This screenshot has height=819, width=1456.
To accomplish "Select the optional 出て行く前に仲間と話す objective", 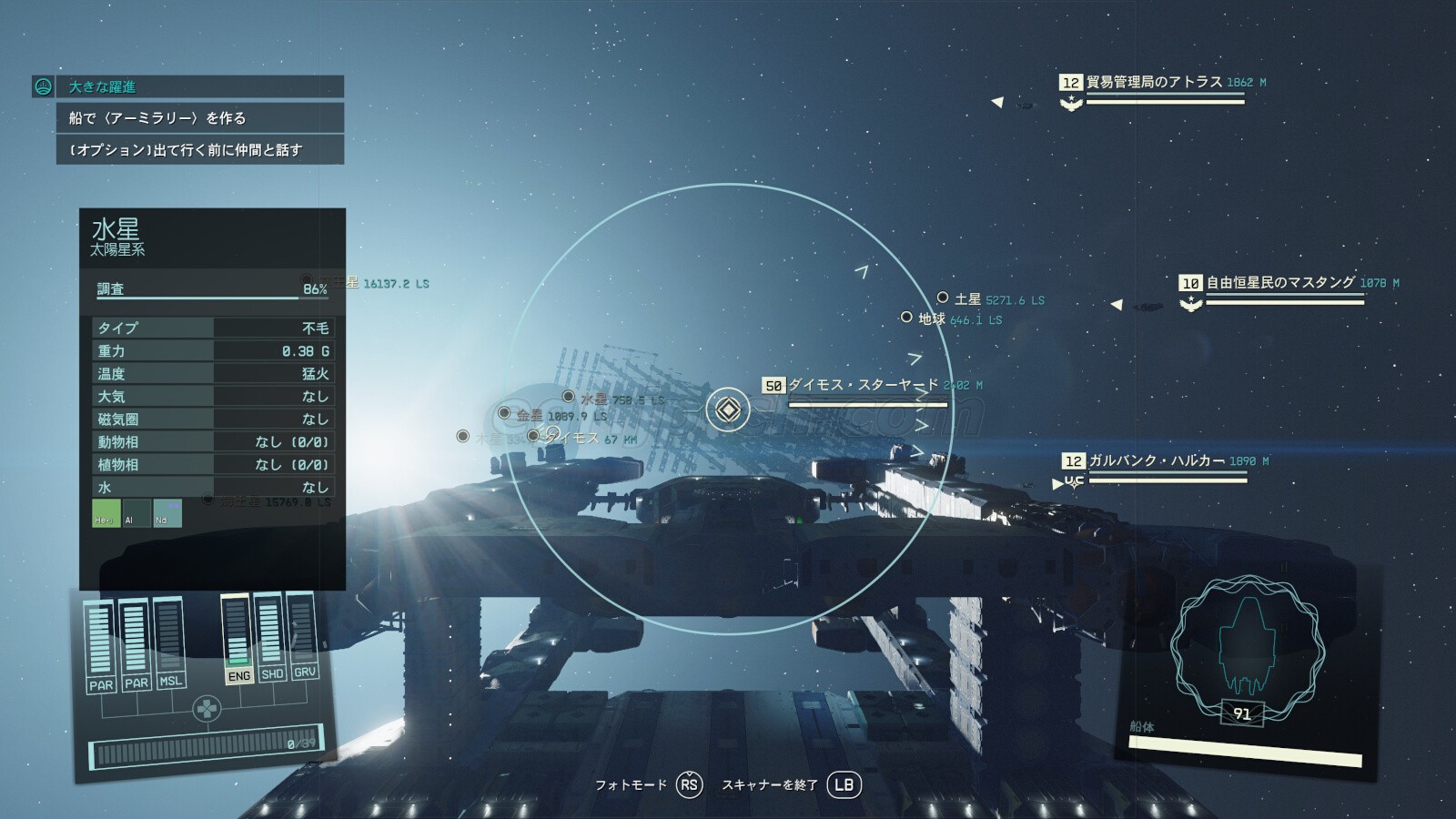I will pyautogui.click(x=199, y=150).
